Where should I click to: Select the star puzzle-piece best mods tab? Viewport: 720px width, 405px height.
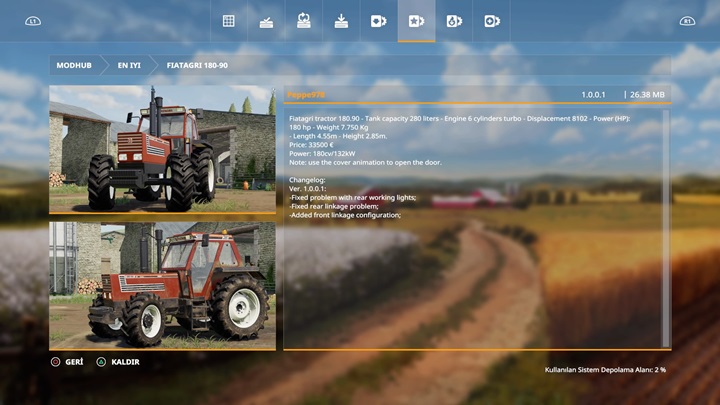(x=416, y=21)
